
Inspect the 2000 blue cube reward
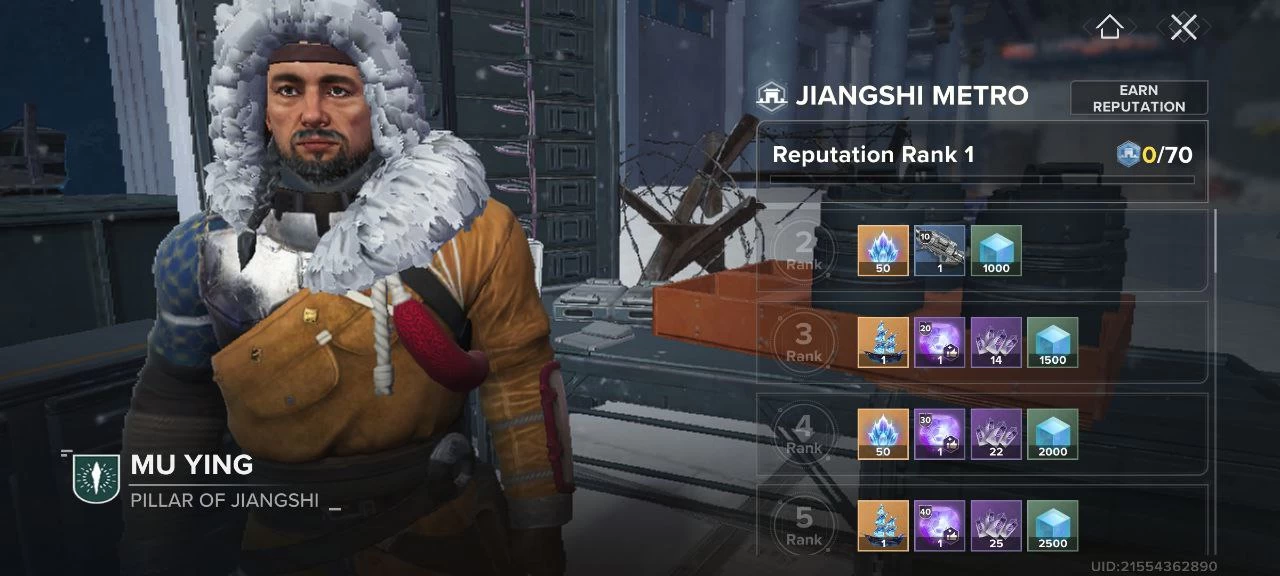[x=1053, y=434]
